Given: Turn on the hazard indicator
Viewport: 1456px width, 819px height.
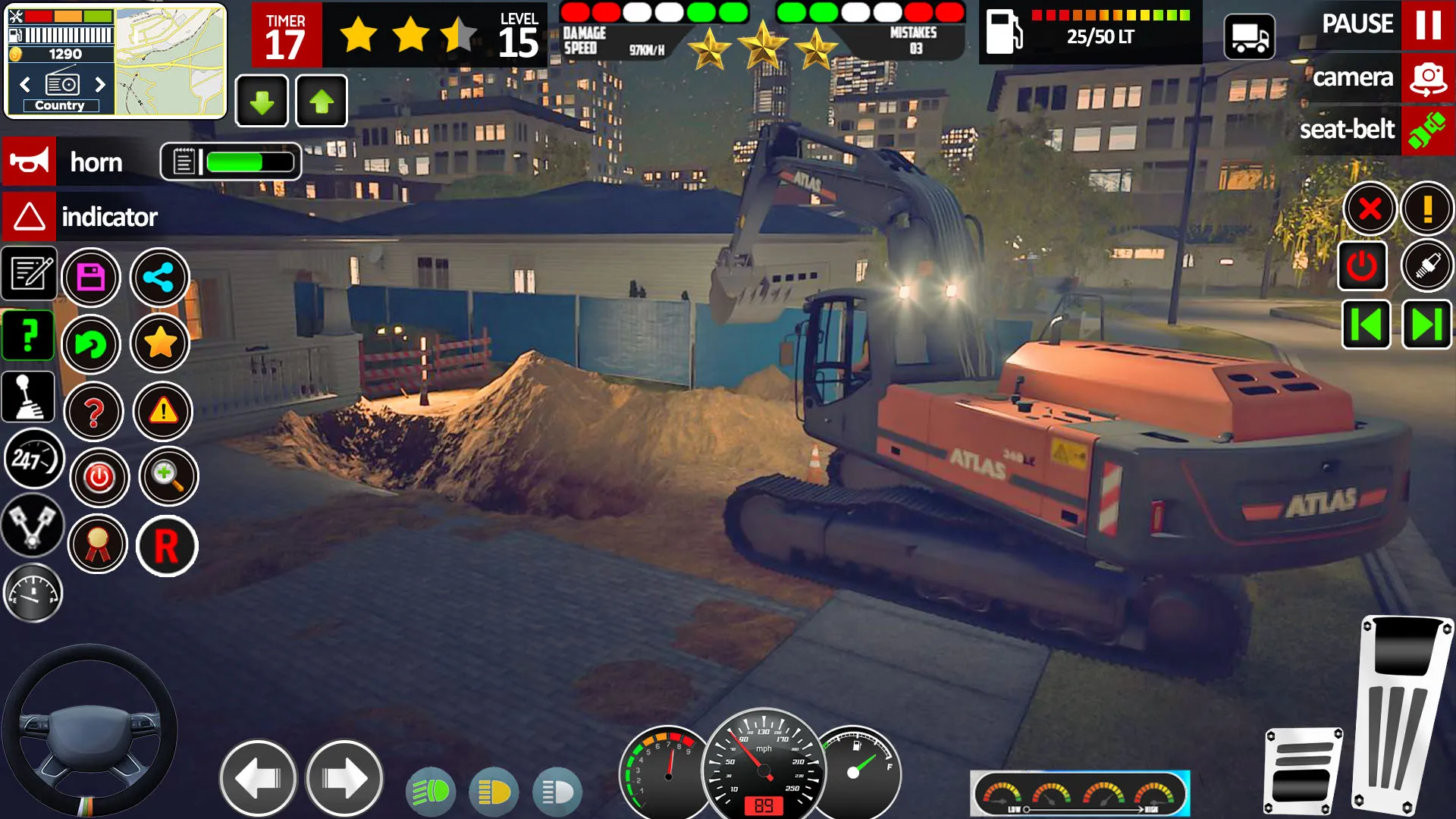Looking at the screenshot, I should point(30,217).
